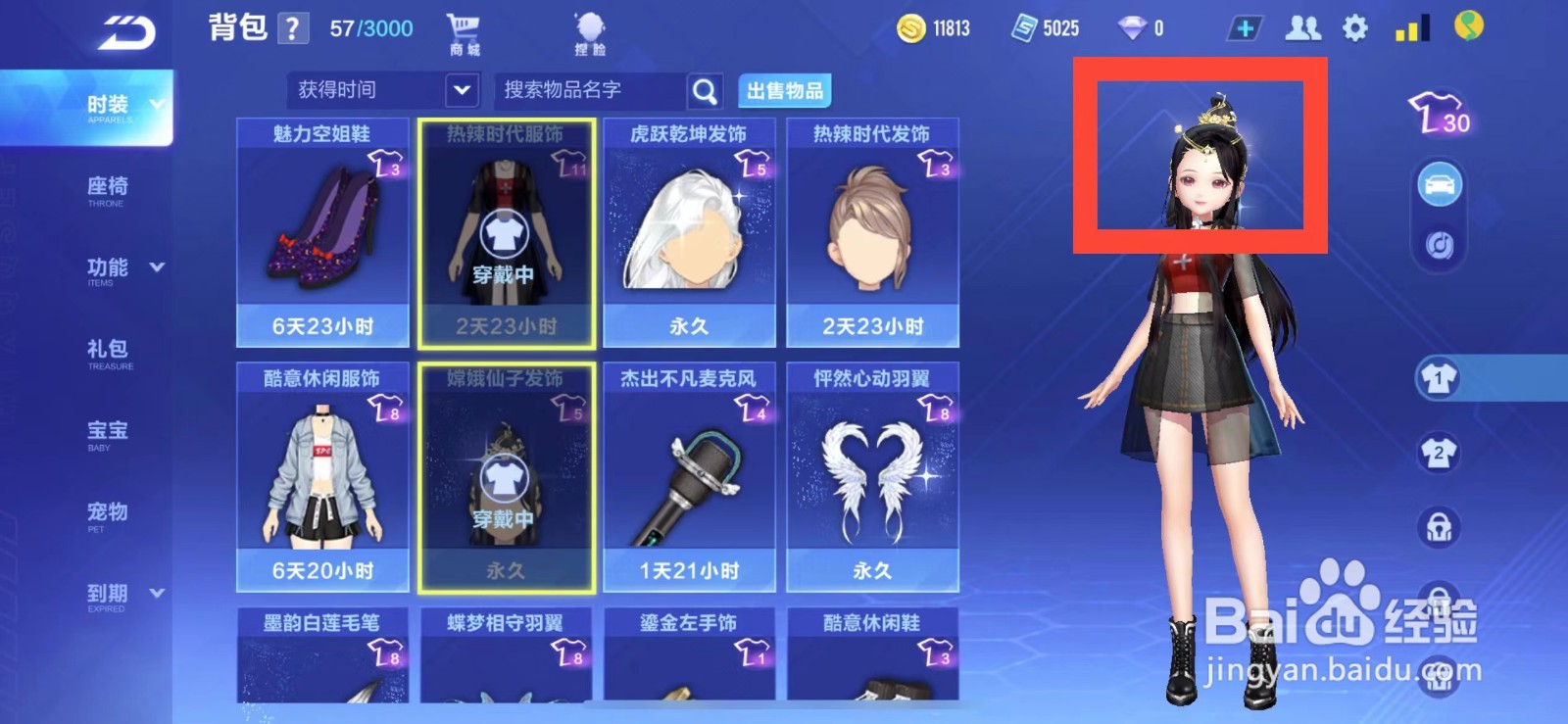Open the settings gear icon
This screenshot has width=1568, height=724.
tap(1352, 29)
